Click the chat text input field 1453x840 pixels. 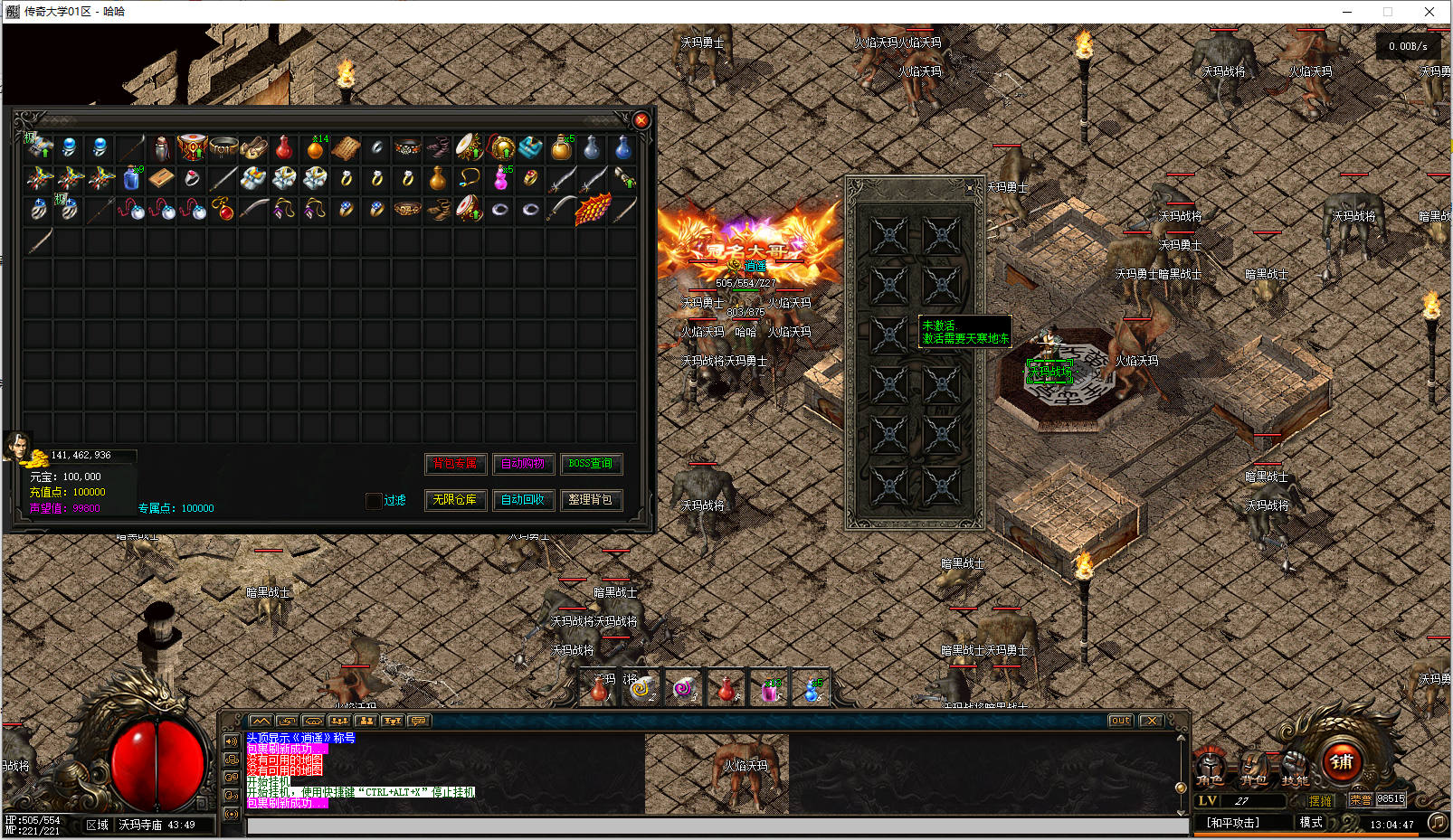pos(715,826)
